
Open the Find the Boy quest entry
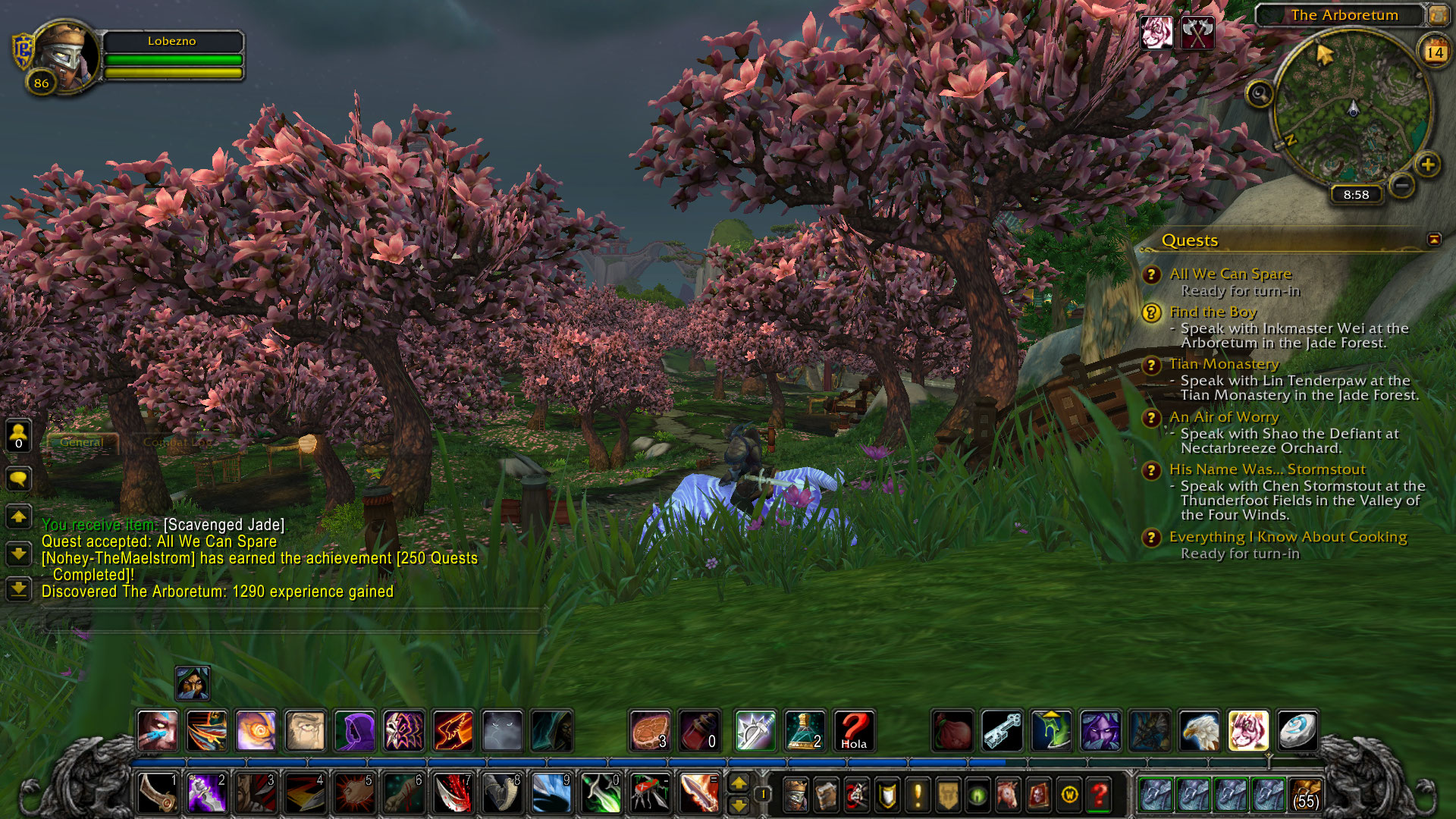tap(1213, 312)
